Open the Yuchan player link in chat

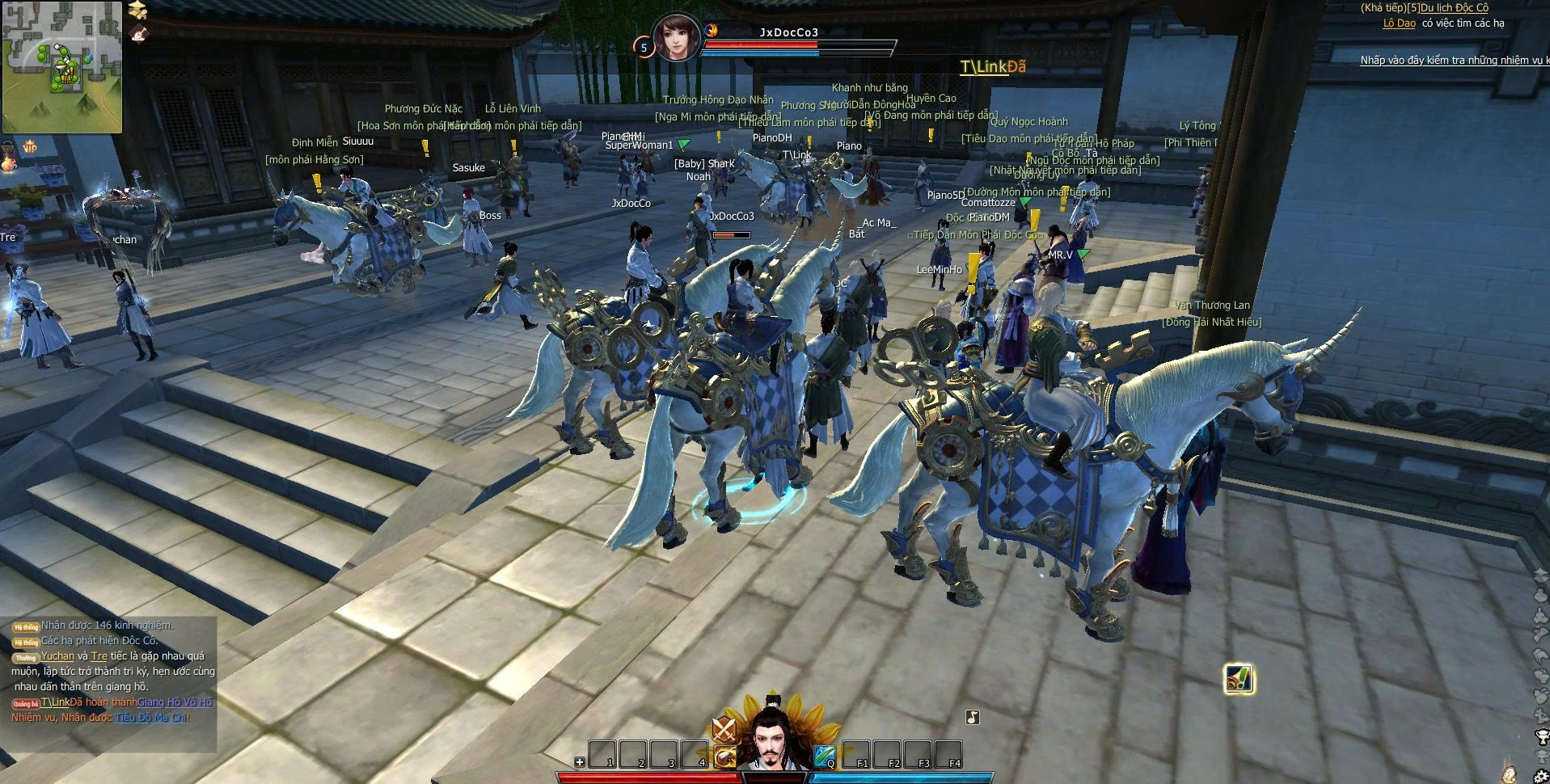[x=57, y=656]
